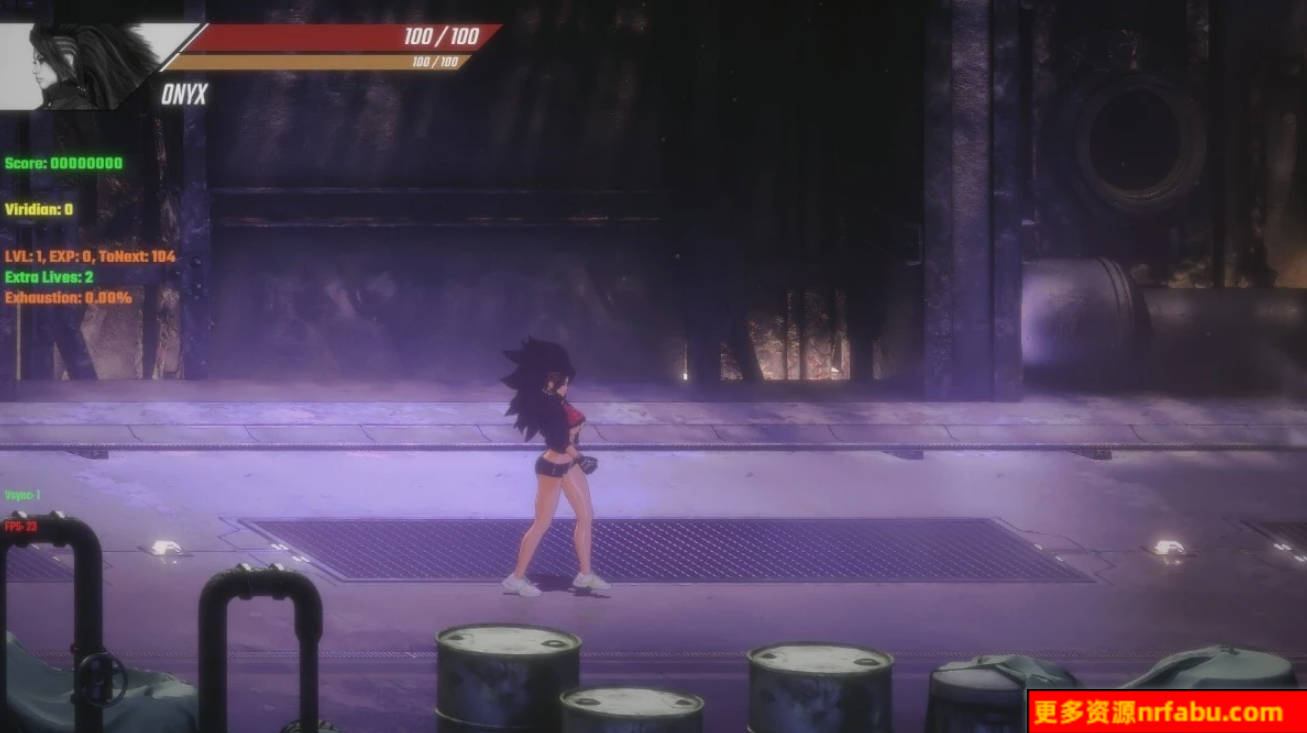Click the Extra Lives counter
1307x733 pixels.
pos(50,277)
